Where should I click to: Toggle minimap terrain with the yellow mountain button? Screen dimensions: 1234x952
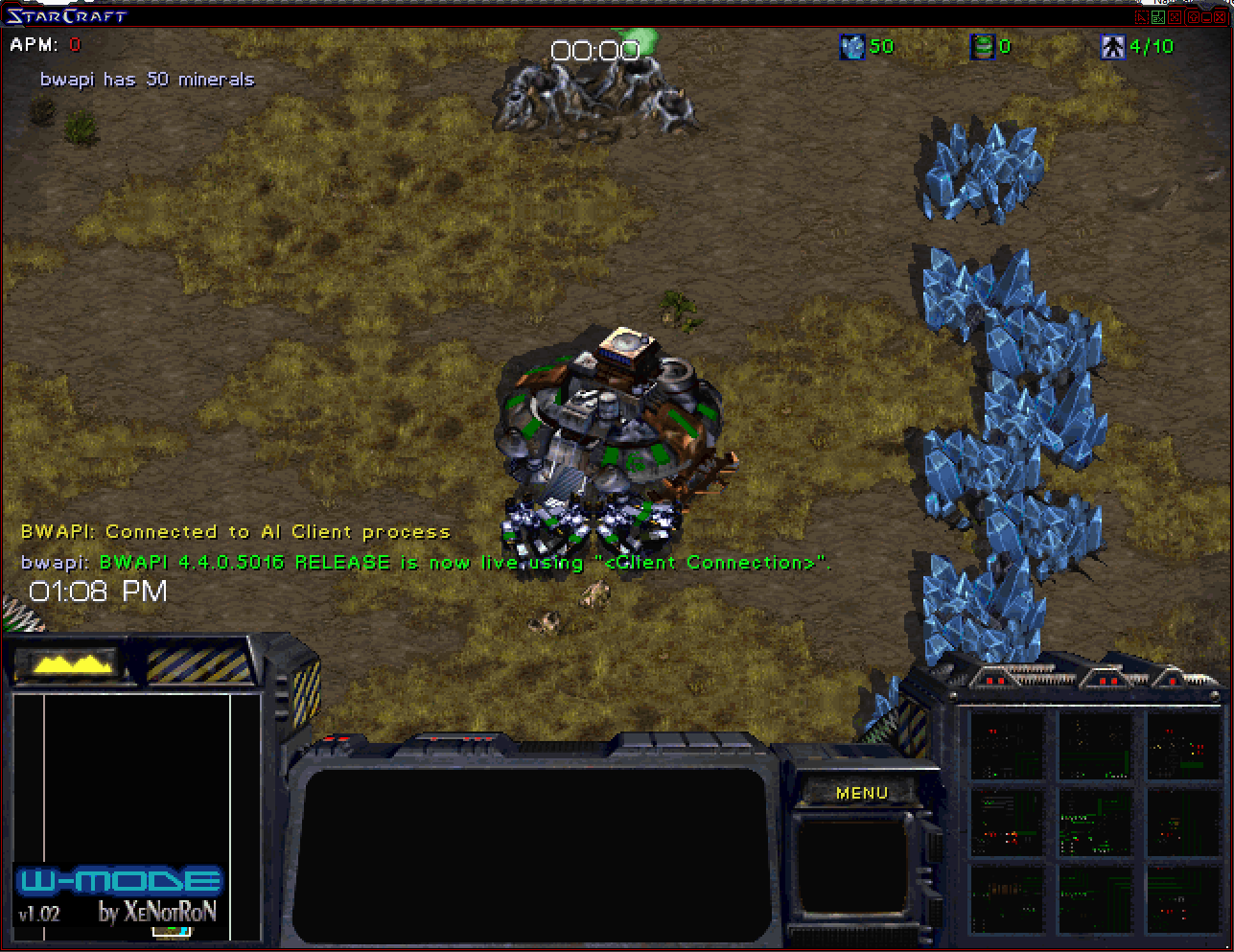[69, 663]
